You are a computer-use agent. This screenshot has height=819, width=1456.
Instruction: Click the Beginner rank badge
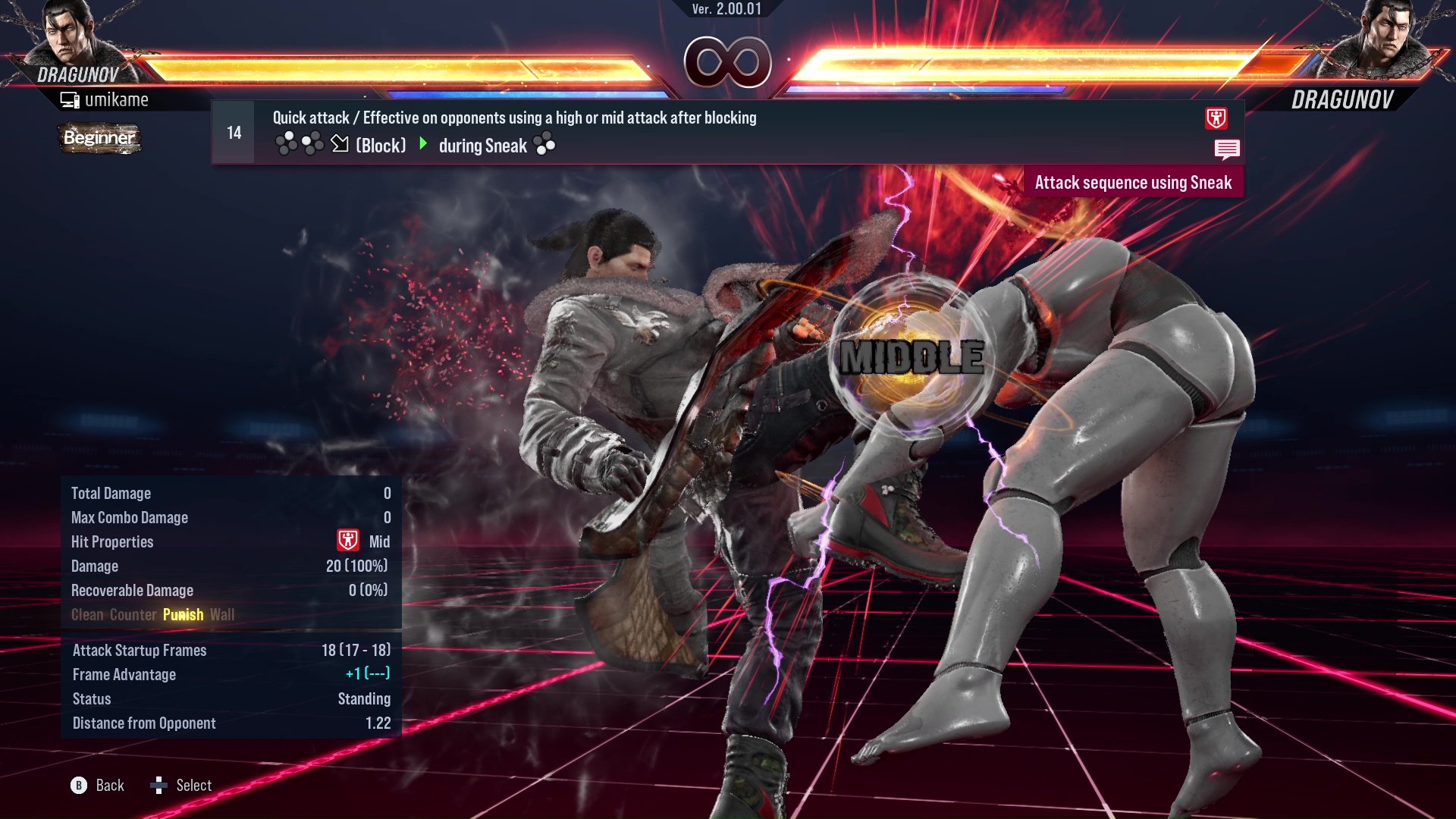coord(99,138)
